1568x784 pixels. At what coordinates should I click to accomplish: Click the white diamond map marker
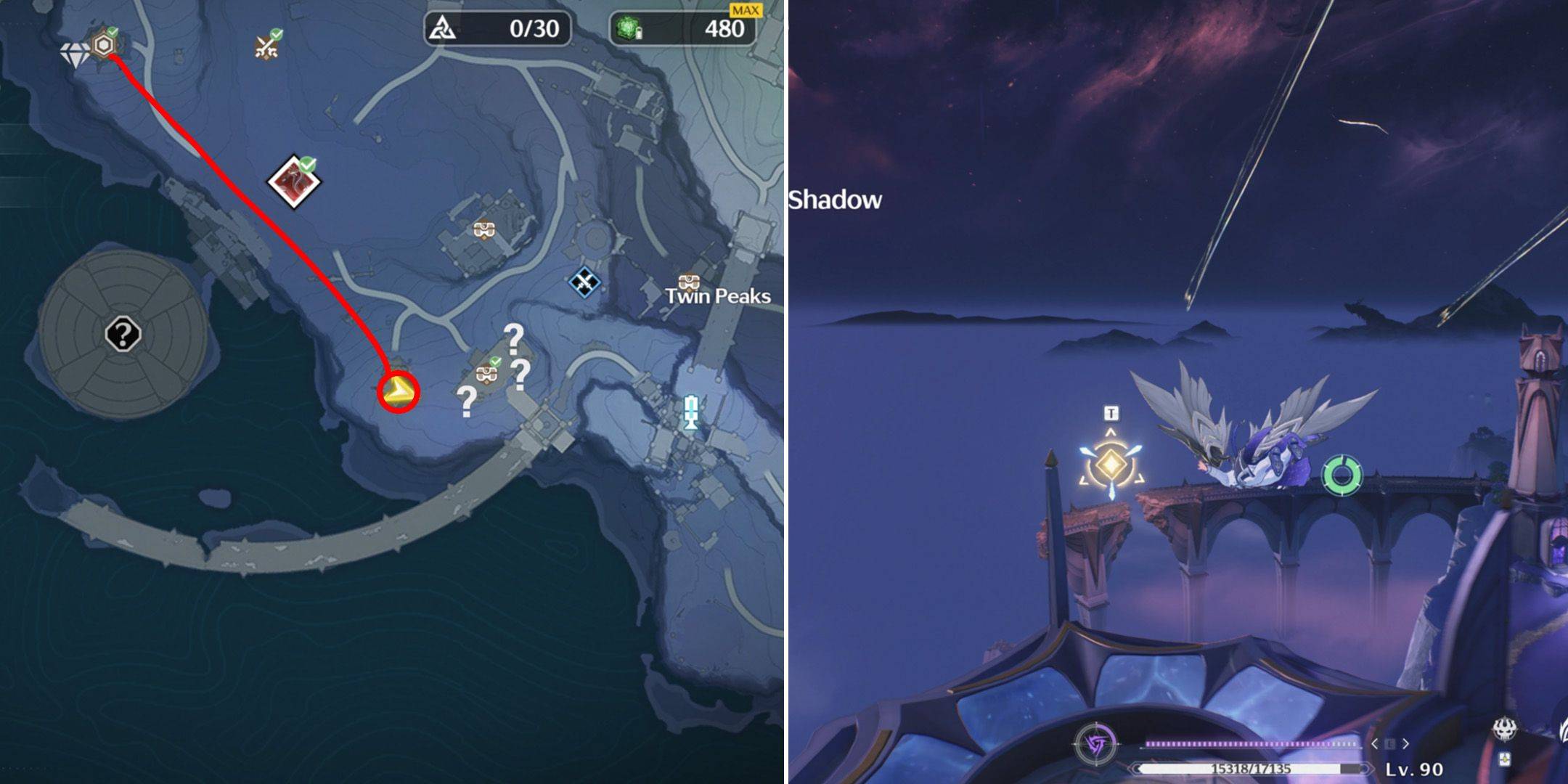pos(74,54)
